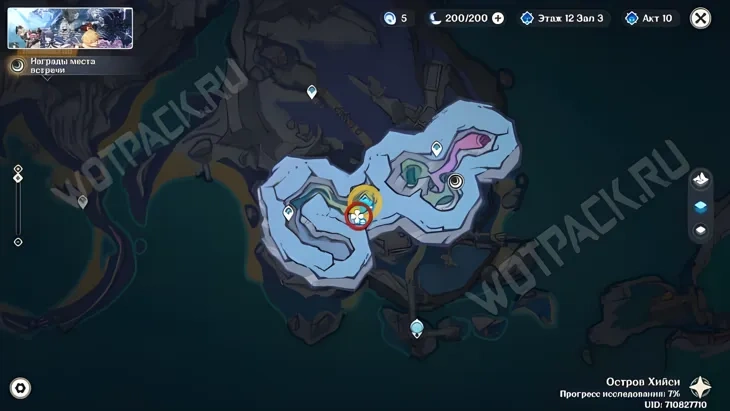The width and height of the screenshot is (730, 411).
Task: Click the red-circled flower marker
Action: (x=357, y=214)
